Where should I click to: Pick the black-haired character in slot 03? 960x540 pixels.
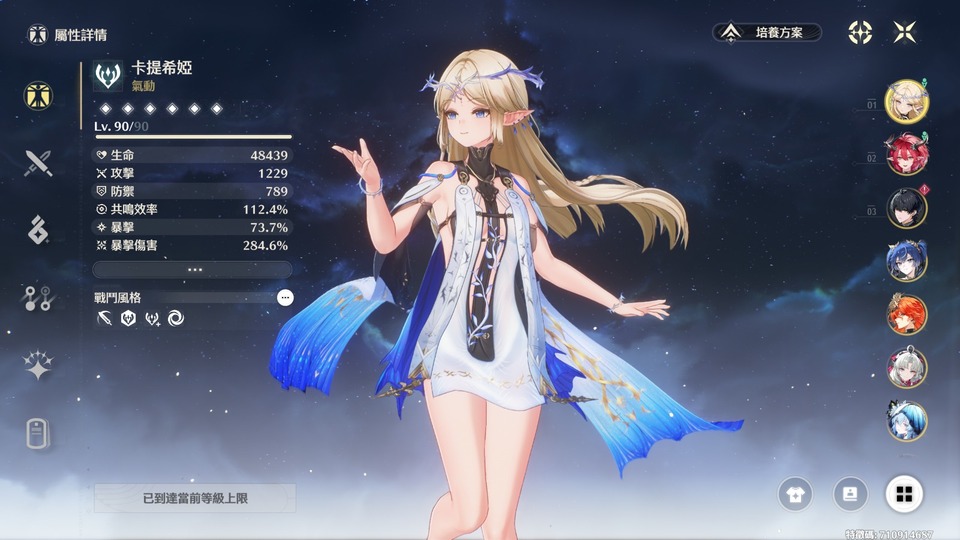tap(907, 208)
